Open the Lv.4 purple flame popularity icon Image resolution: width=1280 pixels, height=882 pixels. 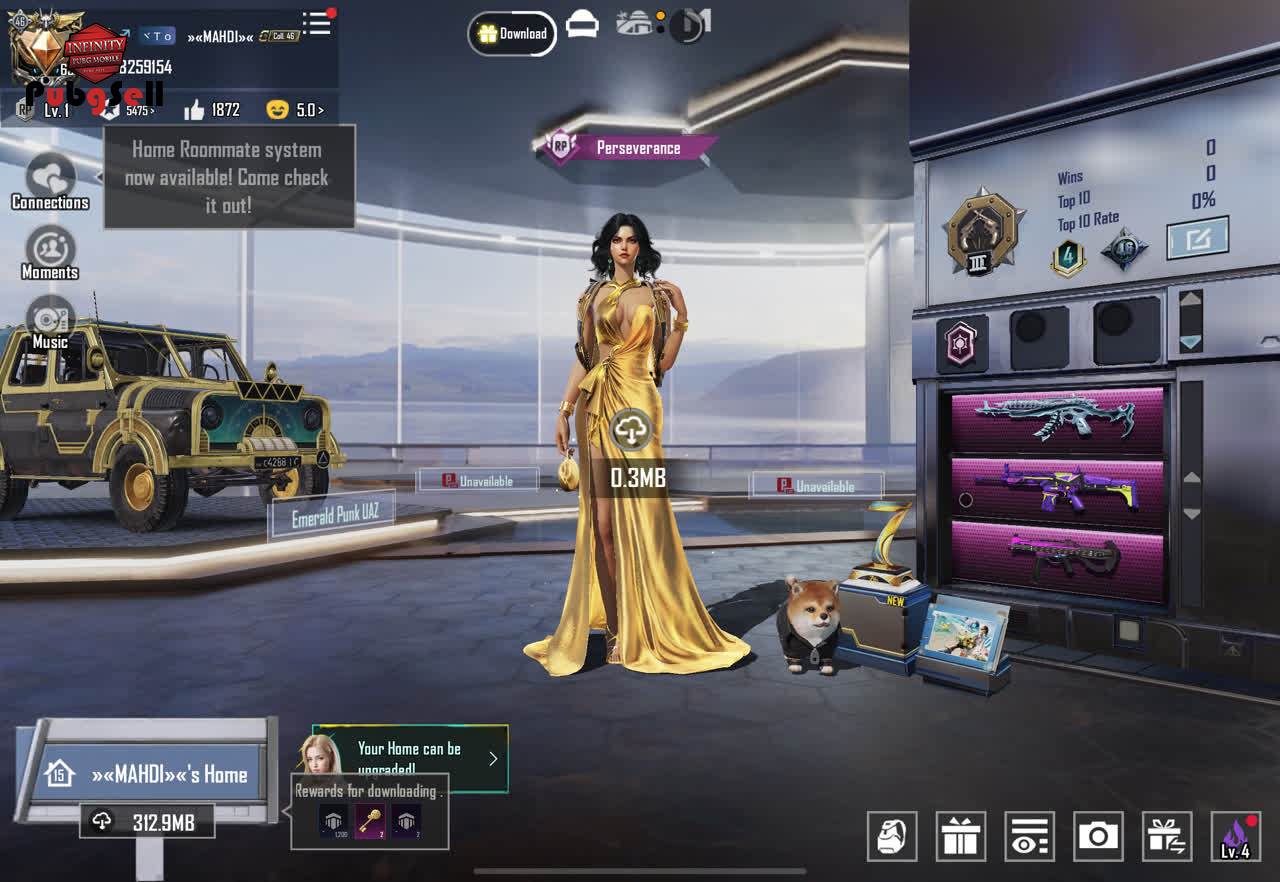pos(1235,836)
